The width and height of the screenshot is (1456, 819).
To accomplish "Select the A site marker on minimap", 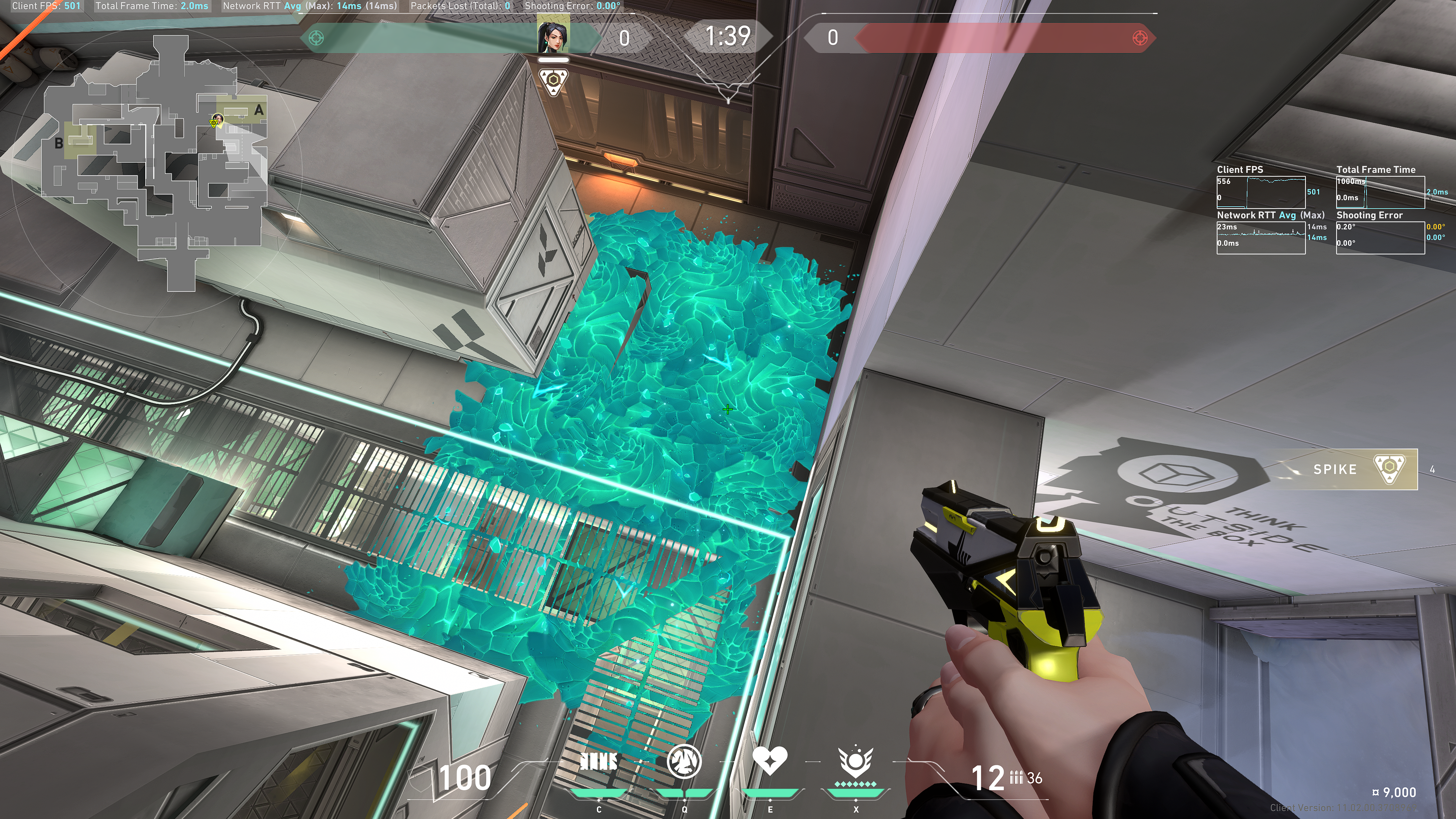I will point(258,110).
